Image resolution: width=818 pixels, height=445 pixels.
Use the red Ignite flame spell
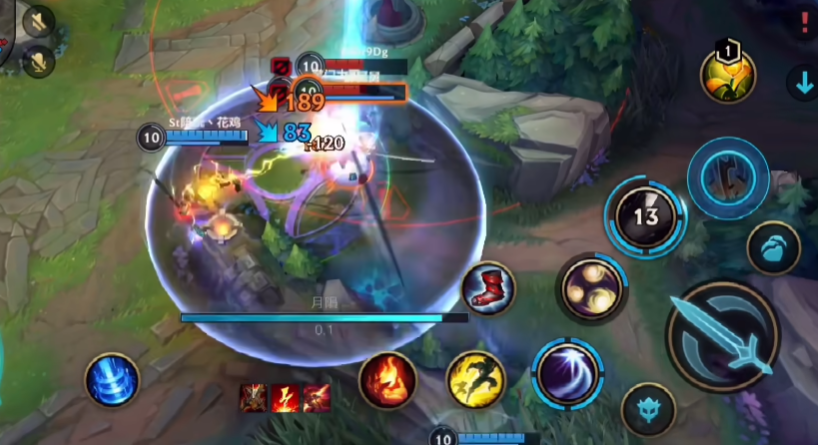(388, 379)
